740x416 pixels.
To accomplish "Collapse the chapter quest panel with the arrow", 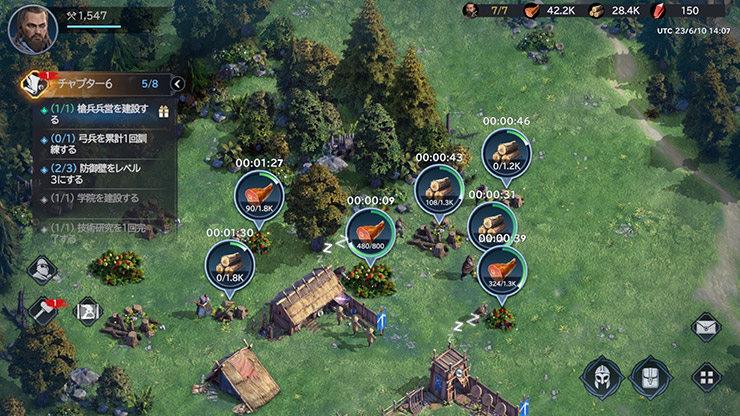I will [178, 84].
